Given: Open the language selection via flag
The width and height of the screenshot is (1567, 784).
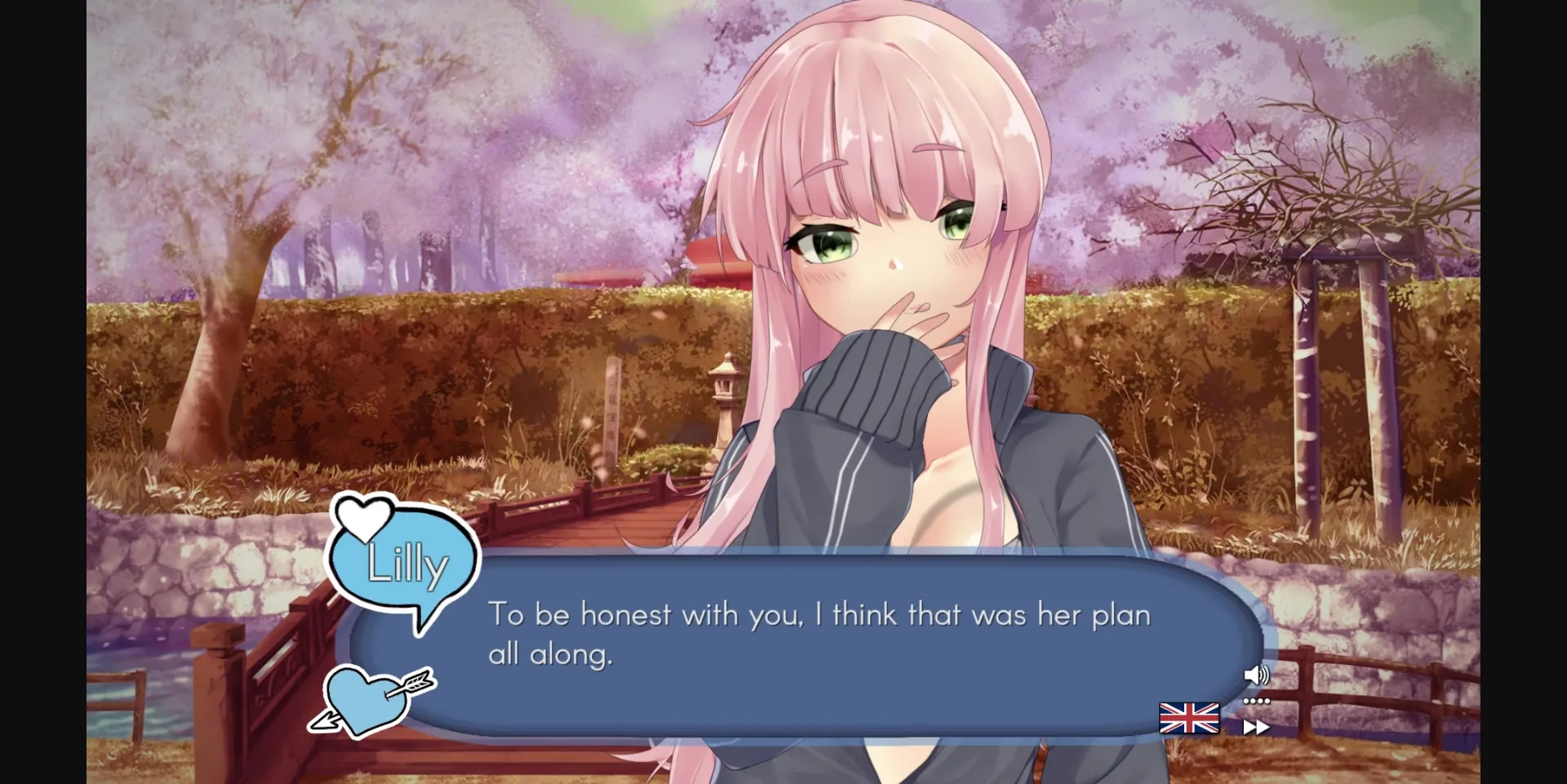Looking at the screenshot, I should click(1188, 719).
